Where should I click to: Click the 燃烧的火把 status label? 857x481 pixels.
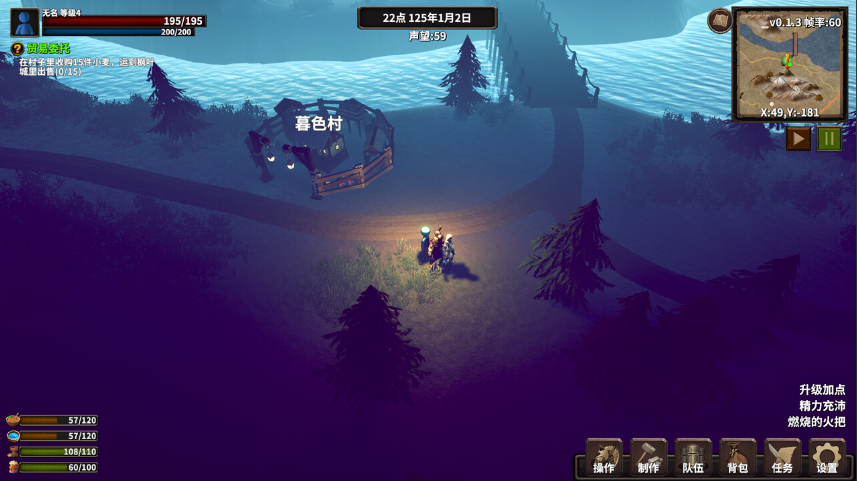click(816, 422)
